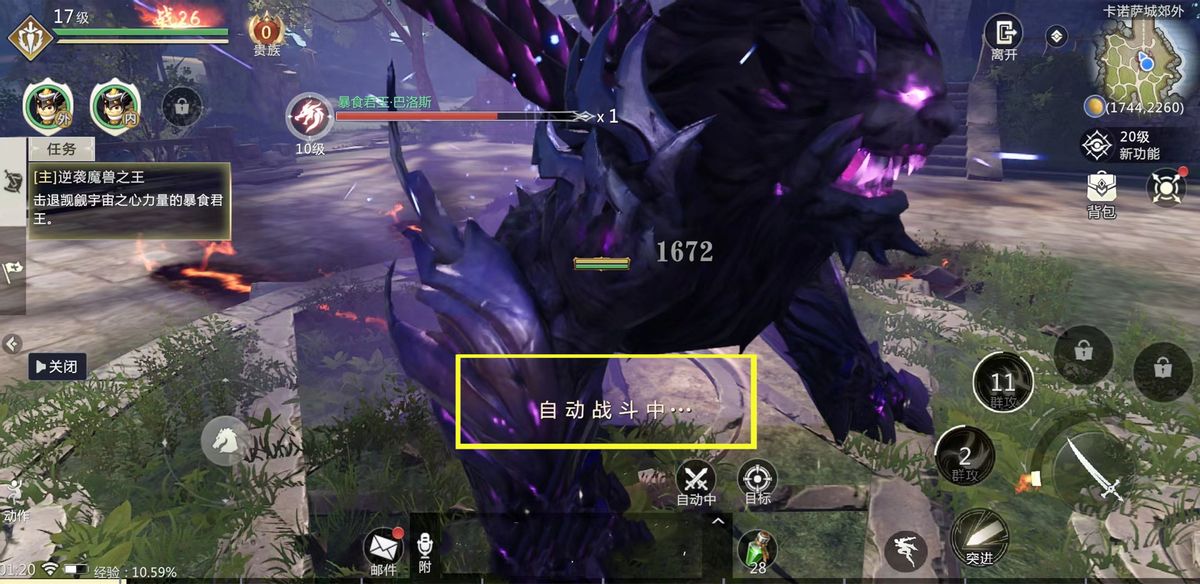Switch to the 任务 quest tab
This screenshot has height=584, width=1200.
(62, 149)
